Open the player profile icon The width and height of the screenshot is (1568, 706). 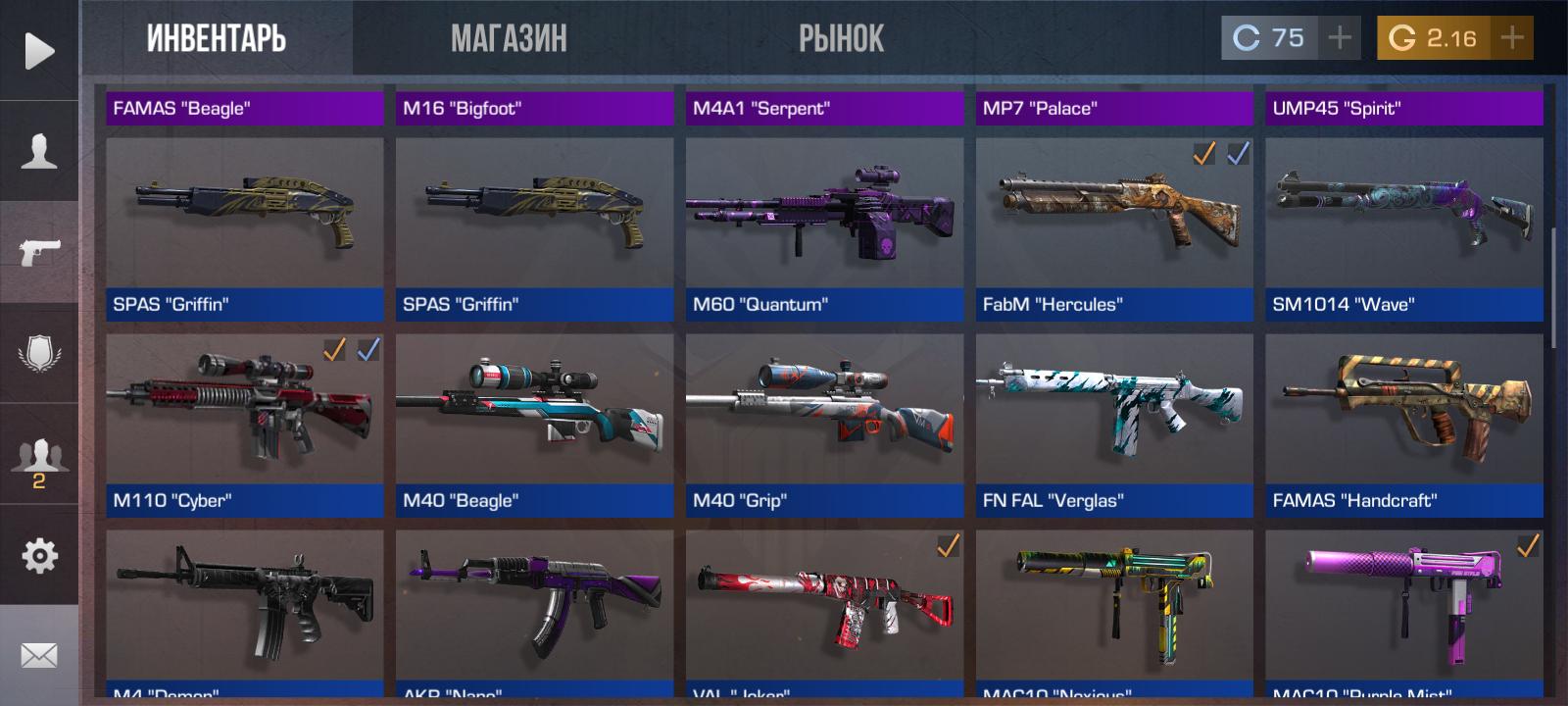pos(39,152)
